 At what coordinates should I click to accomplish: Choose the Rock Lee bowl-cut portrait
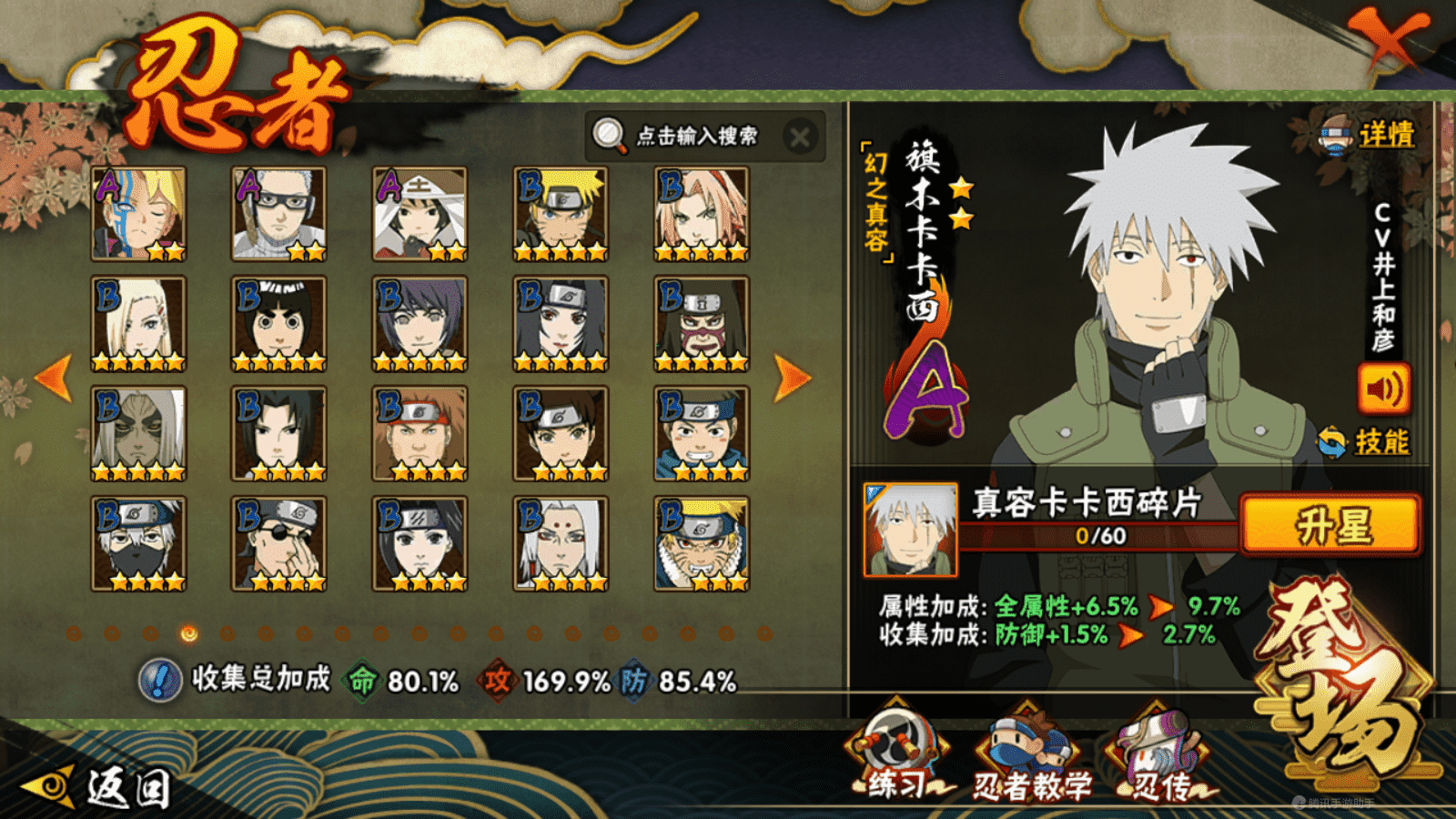(278, 324)
